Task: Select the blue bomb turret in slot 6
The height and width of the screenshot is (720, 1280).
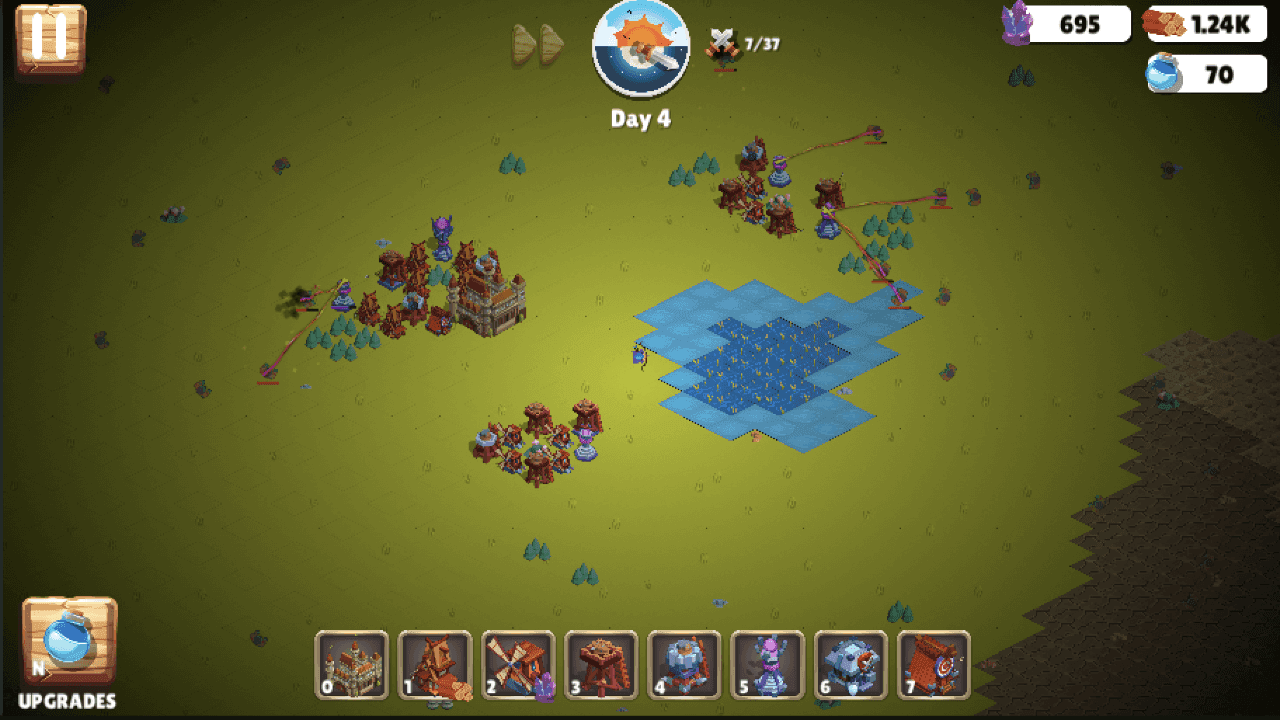Action: pos(851,664)
